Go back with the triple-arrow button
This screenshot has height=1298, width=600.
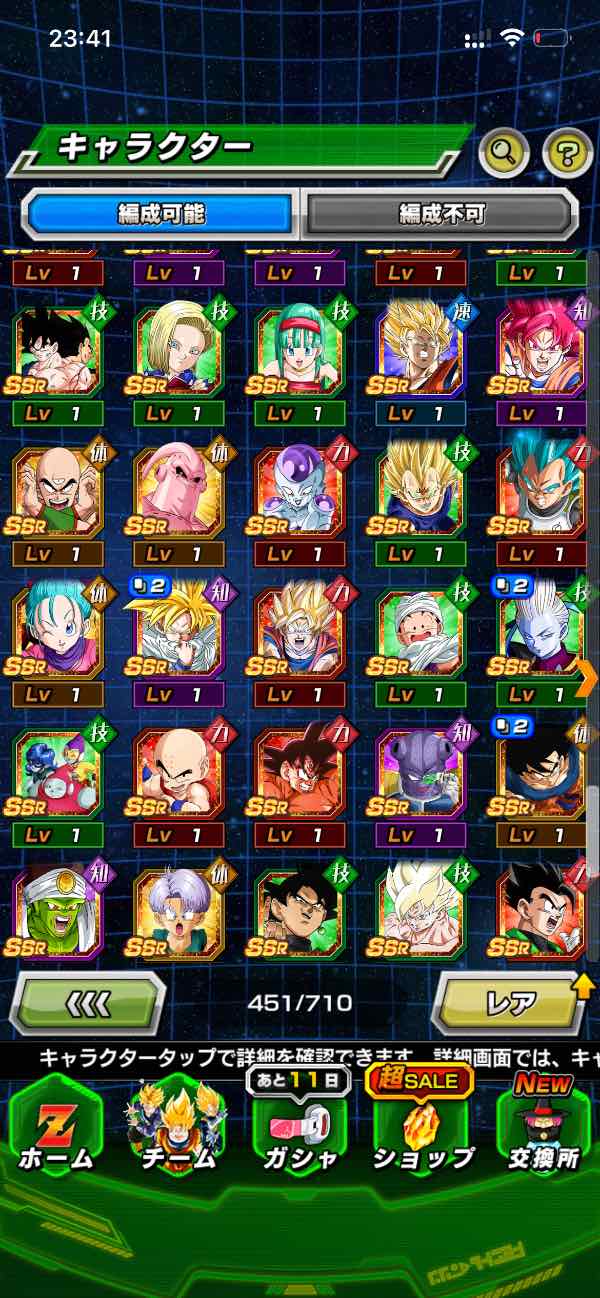(88, 1002)
